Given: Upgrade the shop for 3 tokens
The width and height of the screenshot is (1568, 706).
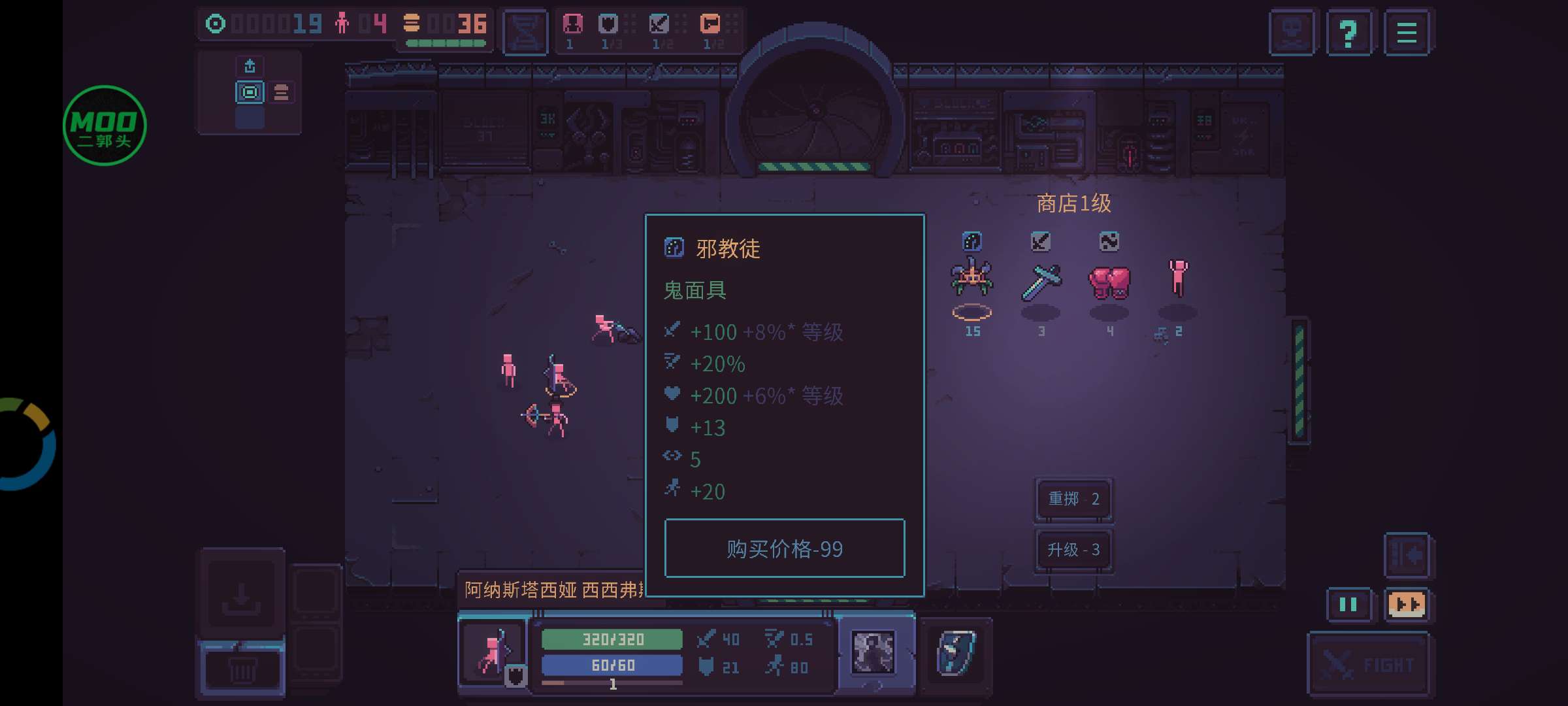Looking at the screenshot, I should [1073, 550].
